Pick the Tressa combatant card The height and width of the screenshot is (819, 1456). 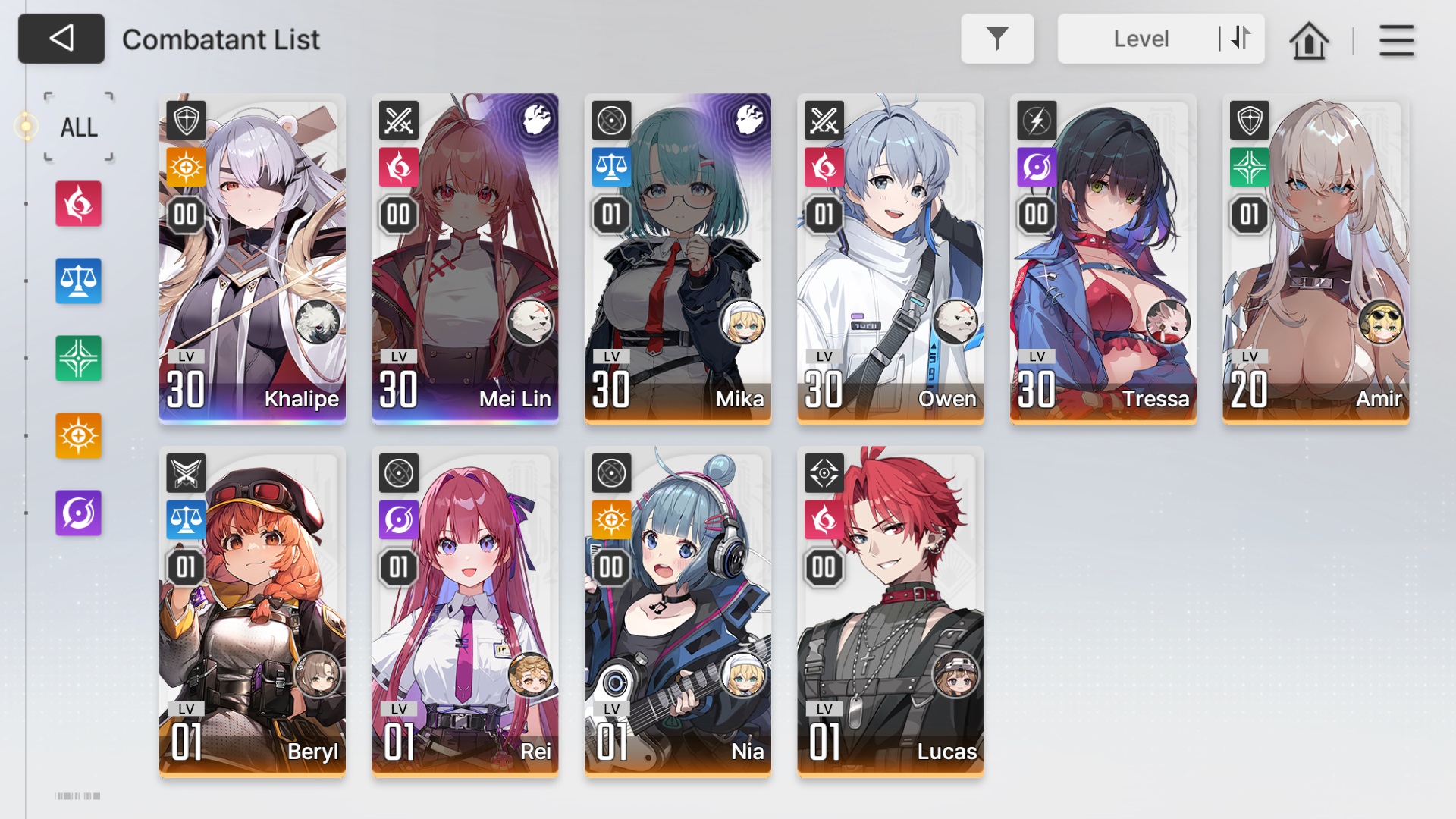1103,259
